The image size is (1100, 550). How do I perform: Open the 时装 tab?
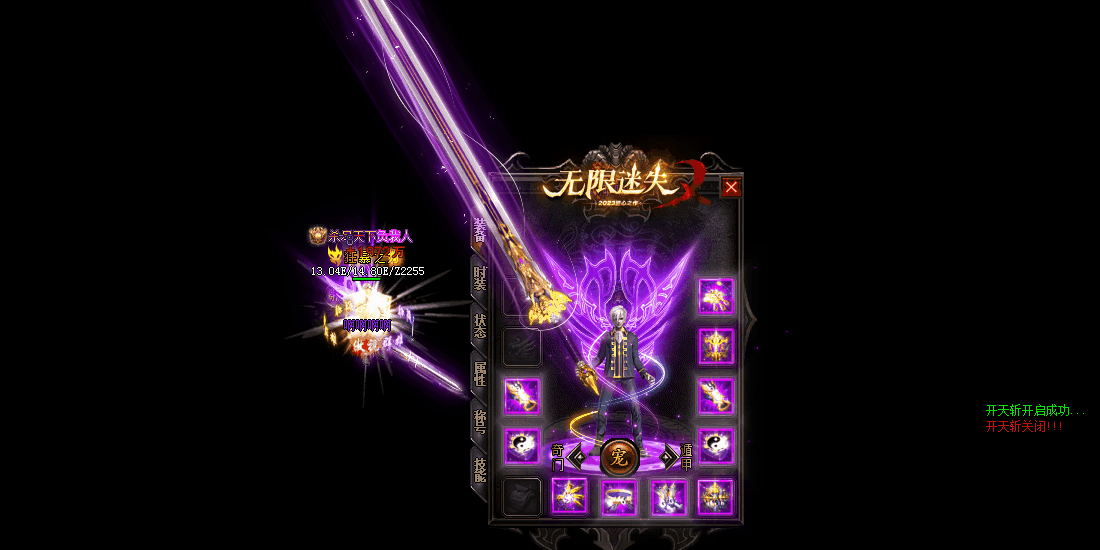(480, 278)
